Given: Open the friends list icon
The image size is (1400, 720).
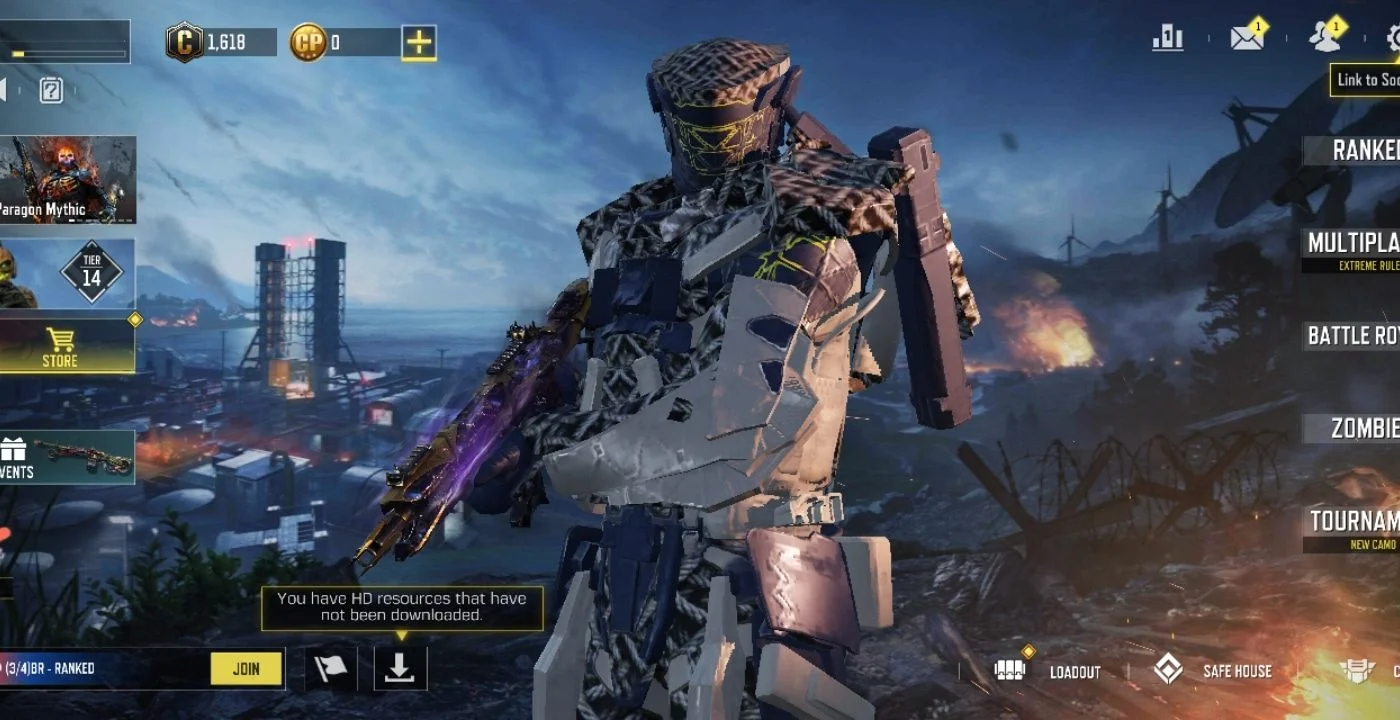Looking at the screenshot, I should click(1325, 38).
